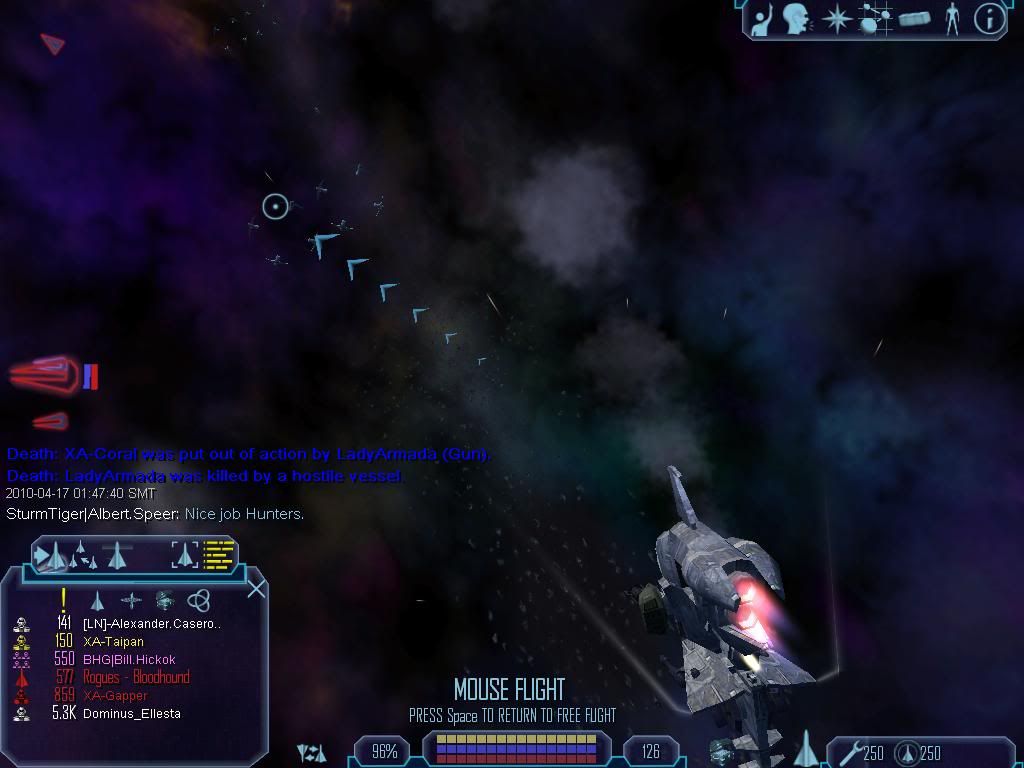
Task: Show the star system map grid icon
Action: click(x=876, y=19)
